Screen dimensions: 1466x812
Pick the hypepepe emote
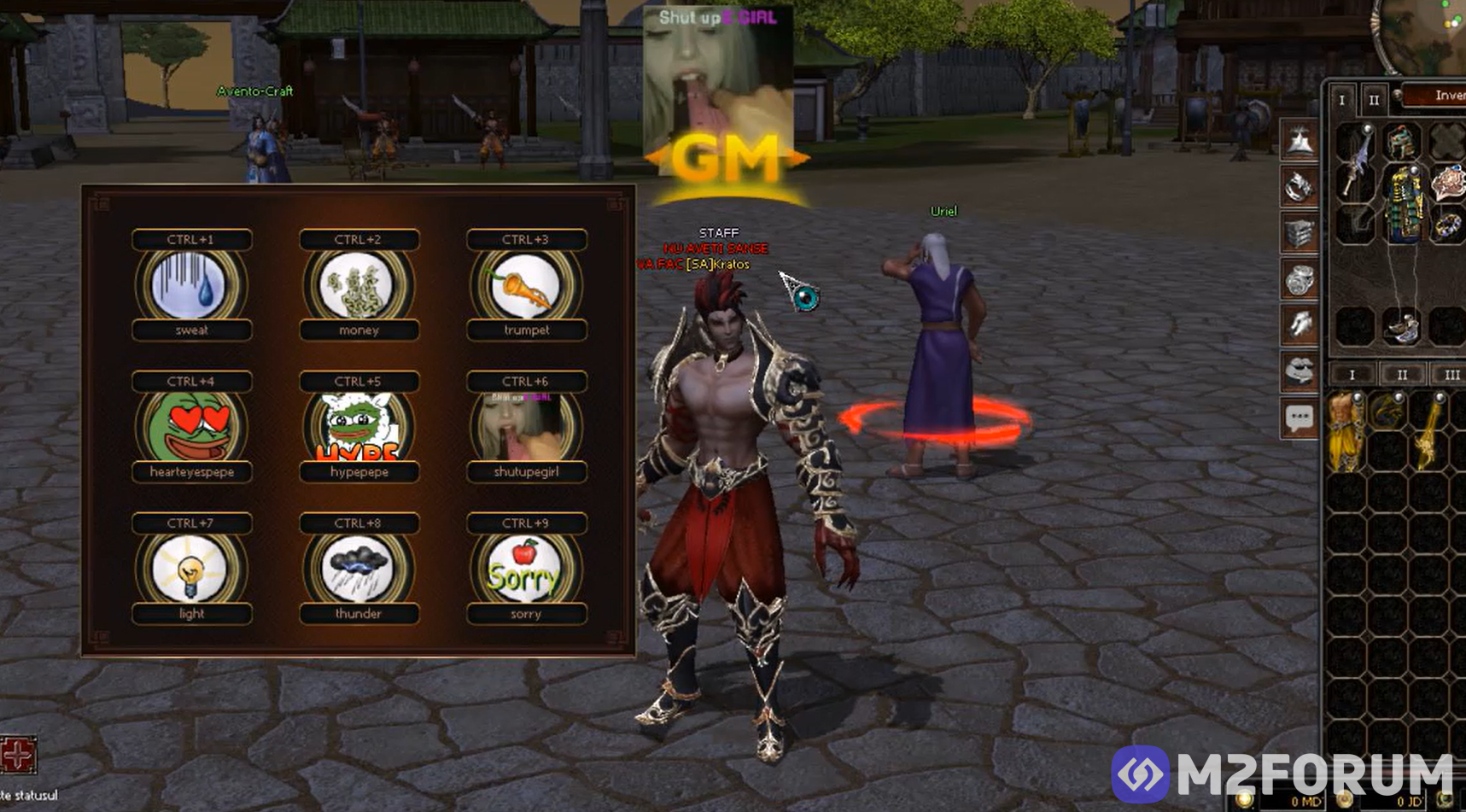pyautogui.click(x=359, y=428)
